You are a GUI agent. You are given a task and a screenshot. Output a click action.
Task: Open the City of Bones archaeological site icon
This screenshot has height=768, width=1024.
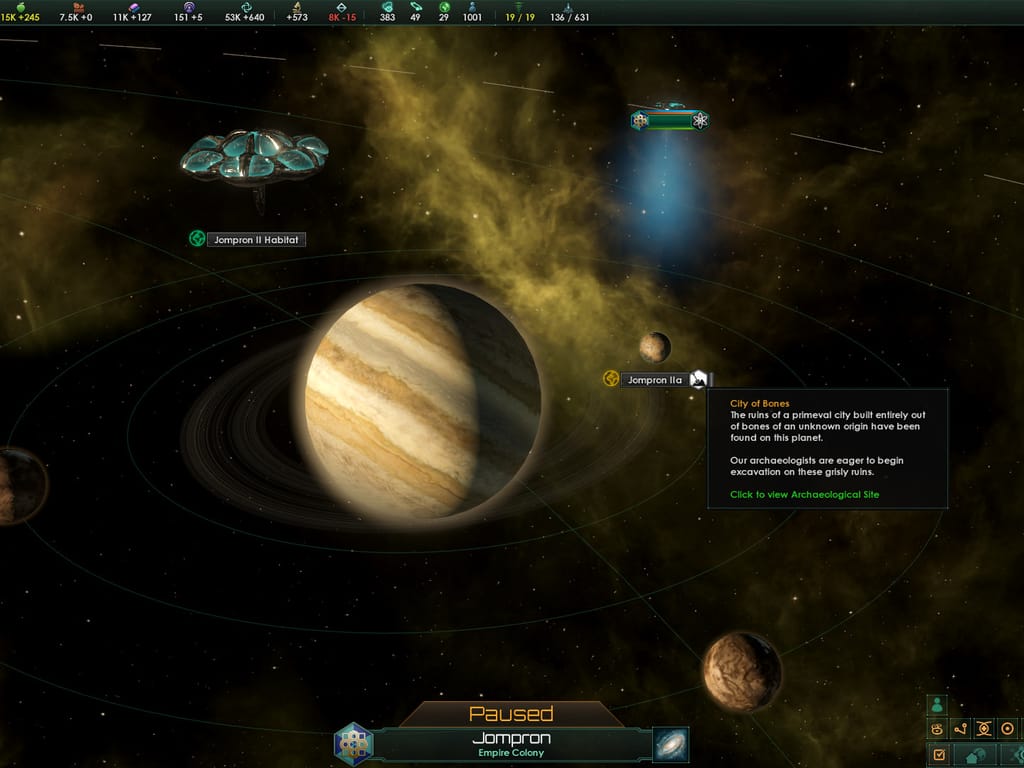(x=700, y=379)
